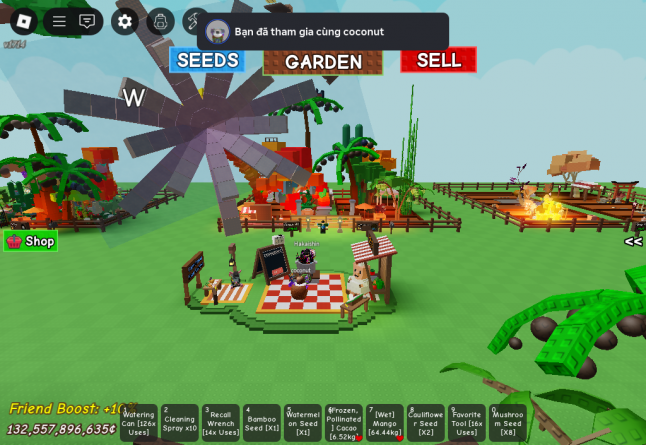Select the Watering Can slot
The height and width of the screenshot is (445, 646).
tap(139, 423)
